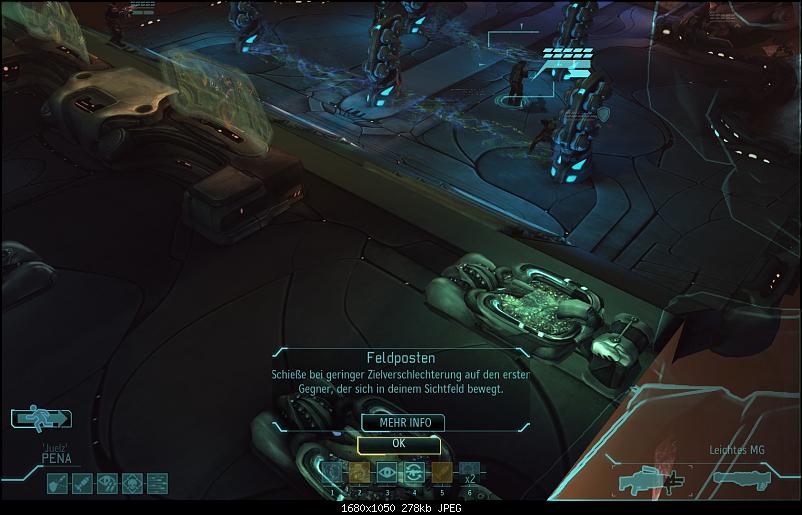The image size is (802, 515).
Task: Activate the reload weapon ability
Action: coord(413,472)
